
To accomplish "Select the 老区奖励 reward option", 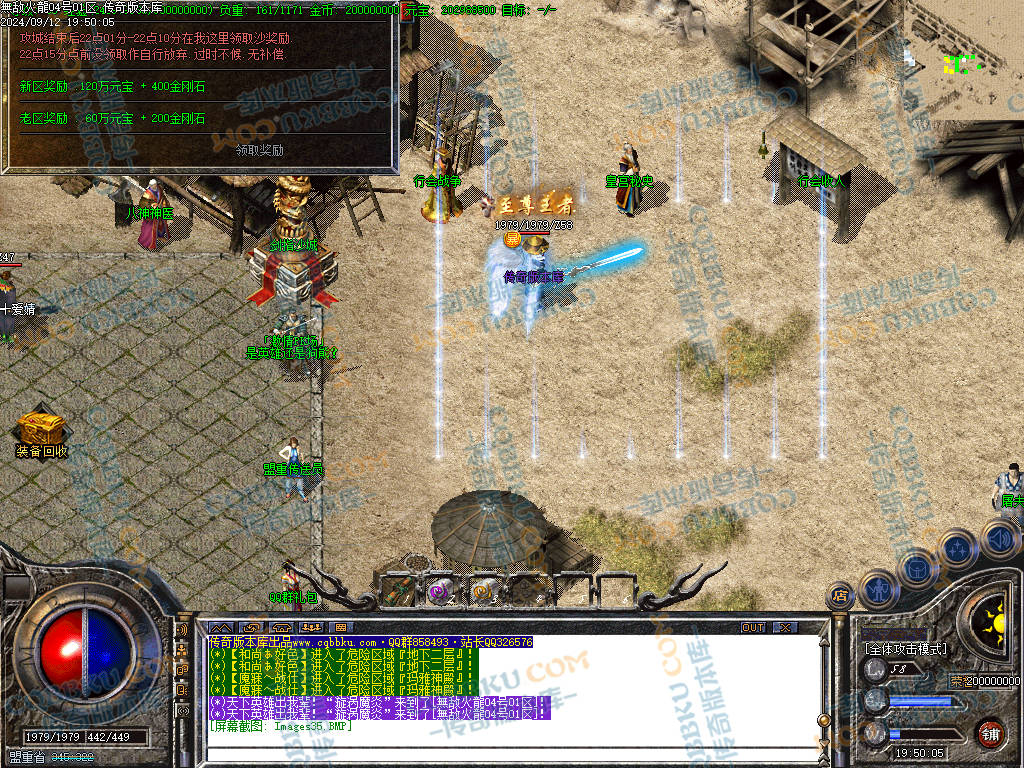I will pyautogui.click(x=44, y=118).
